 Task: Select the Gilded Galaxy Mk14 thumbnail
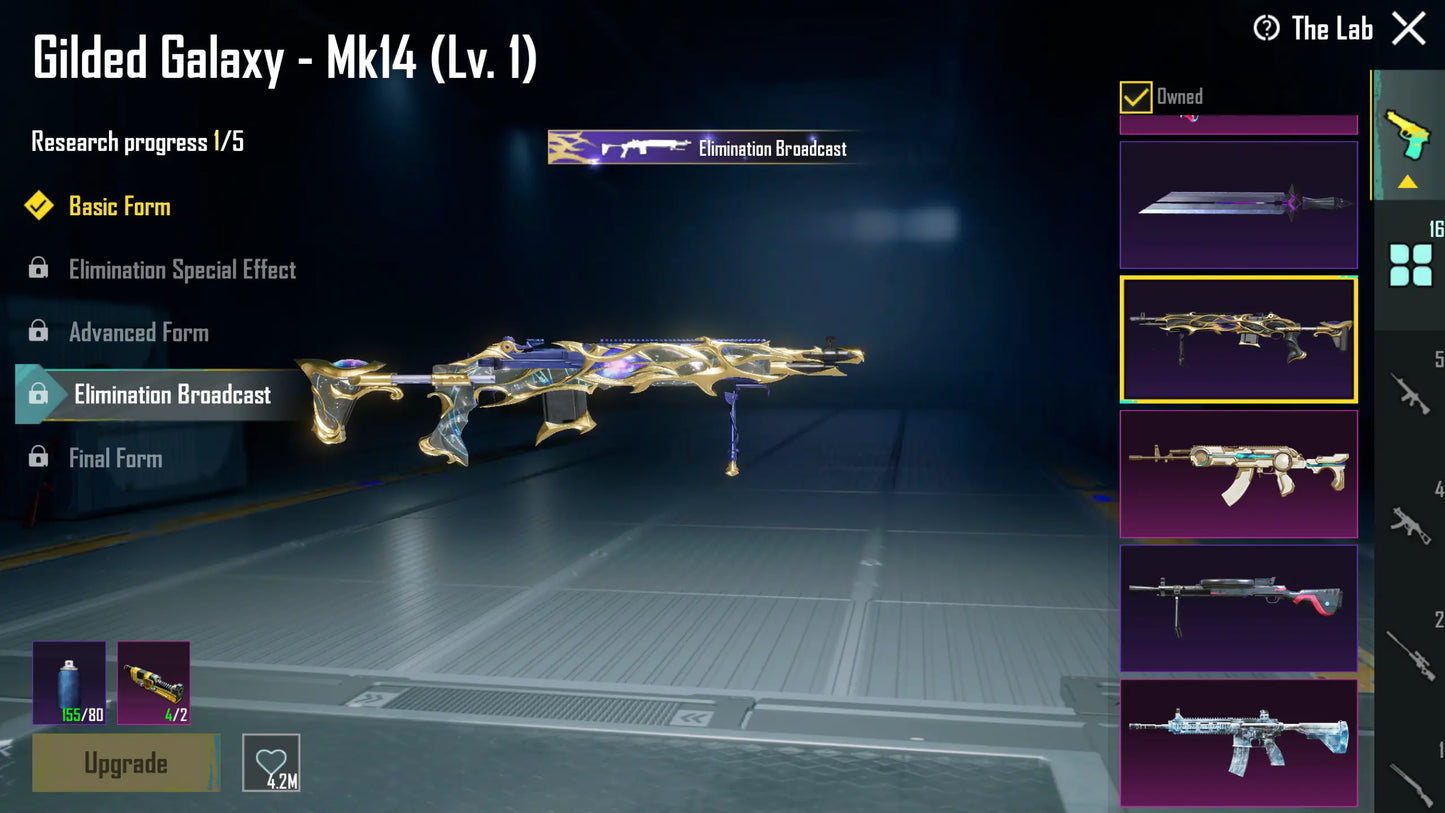point(1238,339)
